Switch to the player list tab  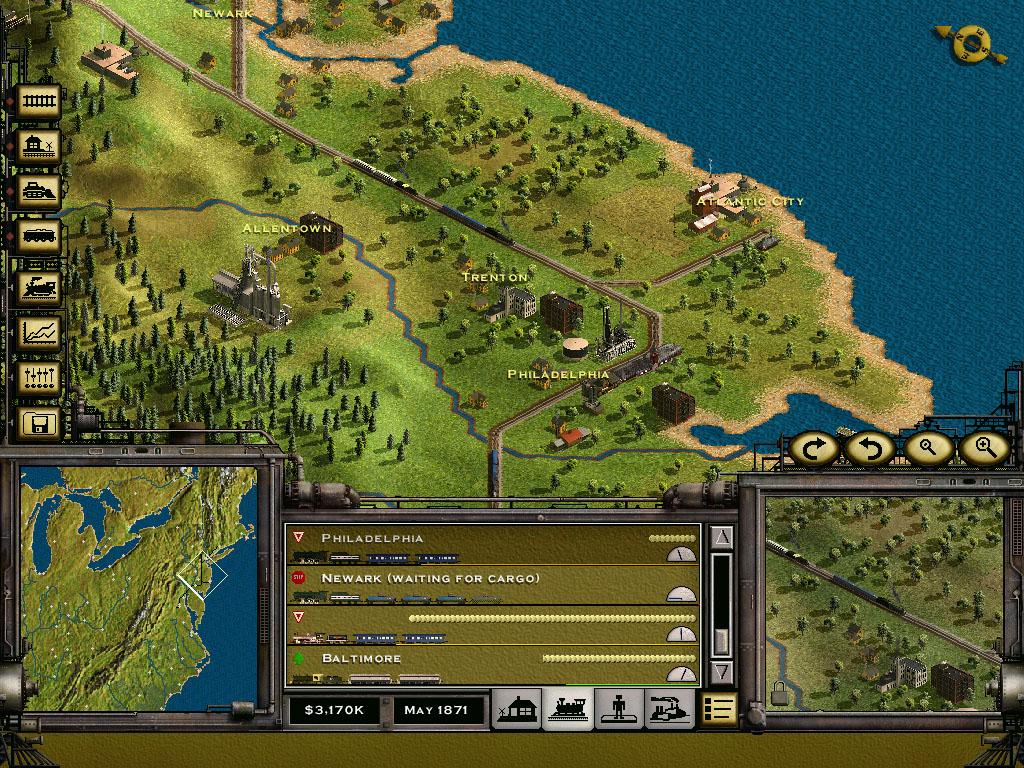pyautogui.click(x=619, y=709)
